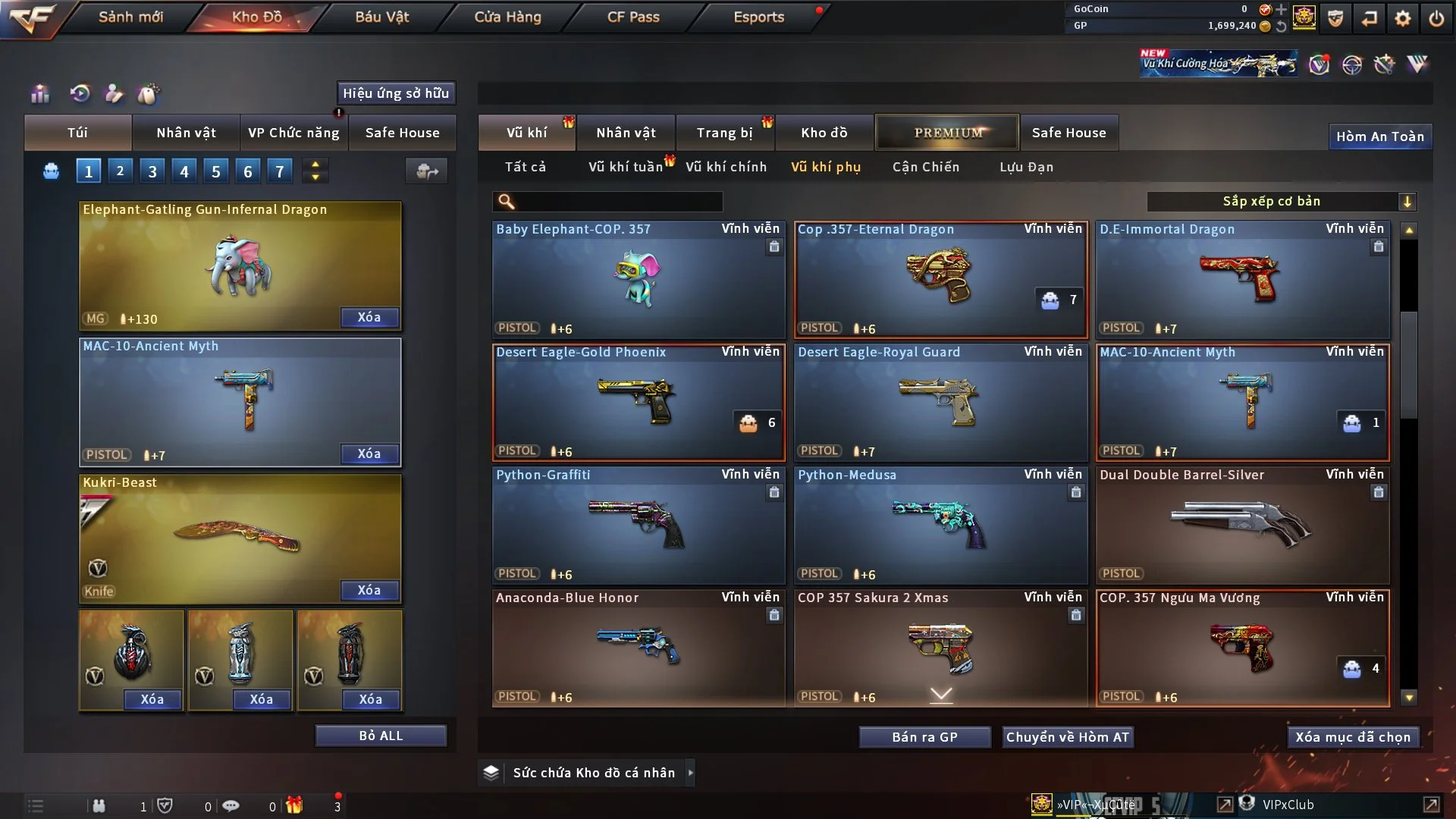Select bag slot number 3
Image resolution: width=1456 pixels, height=819 pixels.
click(x=152, y=171)
